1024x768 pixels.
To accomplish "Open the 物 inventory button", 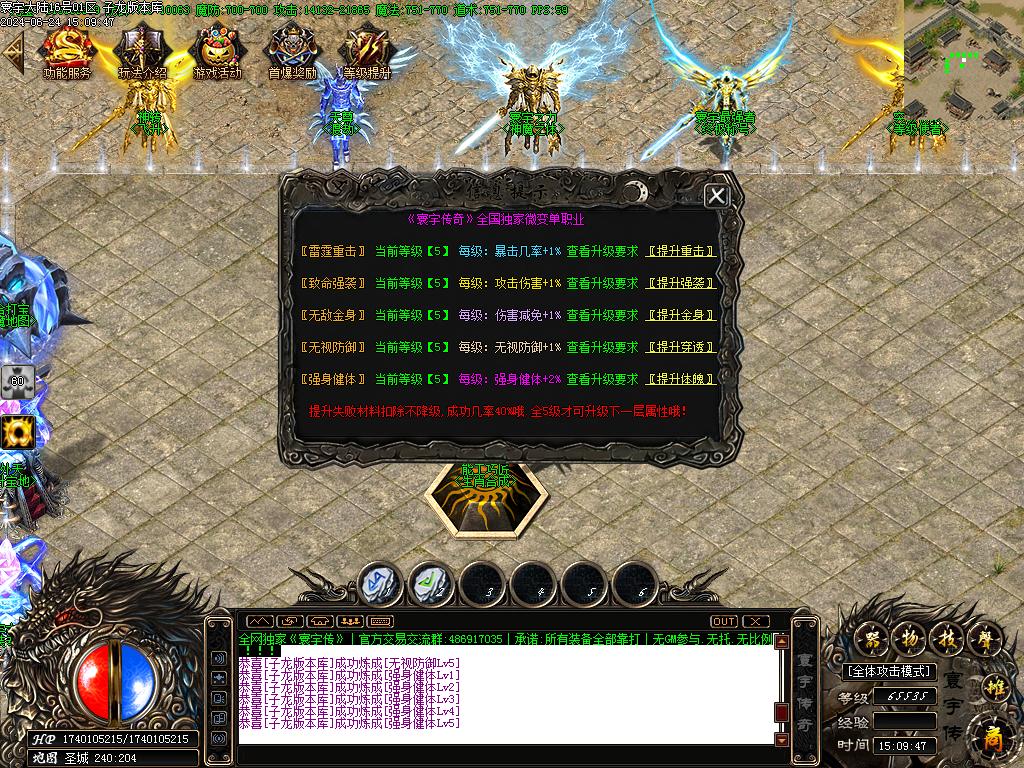I will 907,637.
